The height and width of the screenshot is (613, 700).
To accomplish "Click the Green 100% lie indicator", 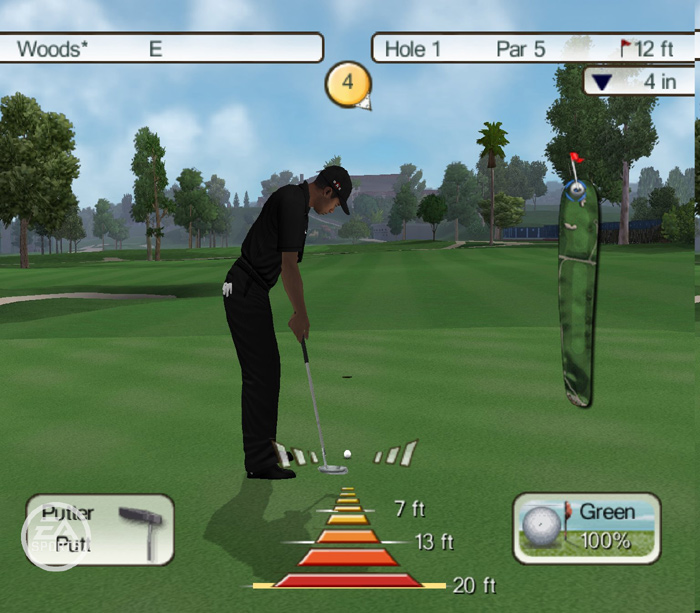I will click(x=587, y=527).
